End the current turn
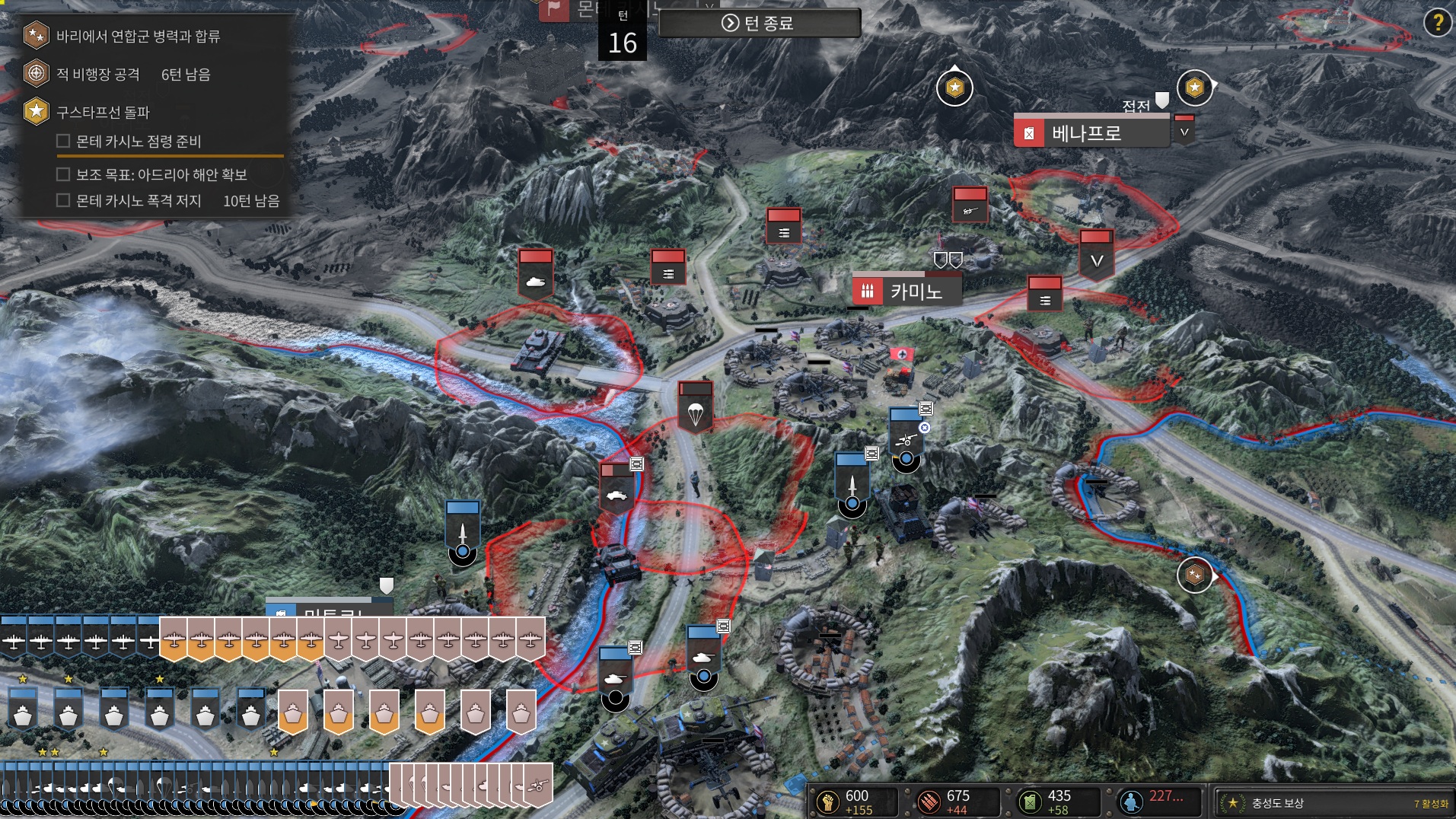 click(x=759, y=24)
